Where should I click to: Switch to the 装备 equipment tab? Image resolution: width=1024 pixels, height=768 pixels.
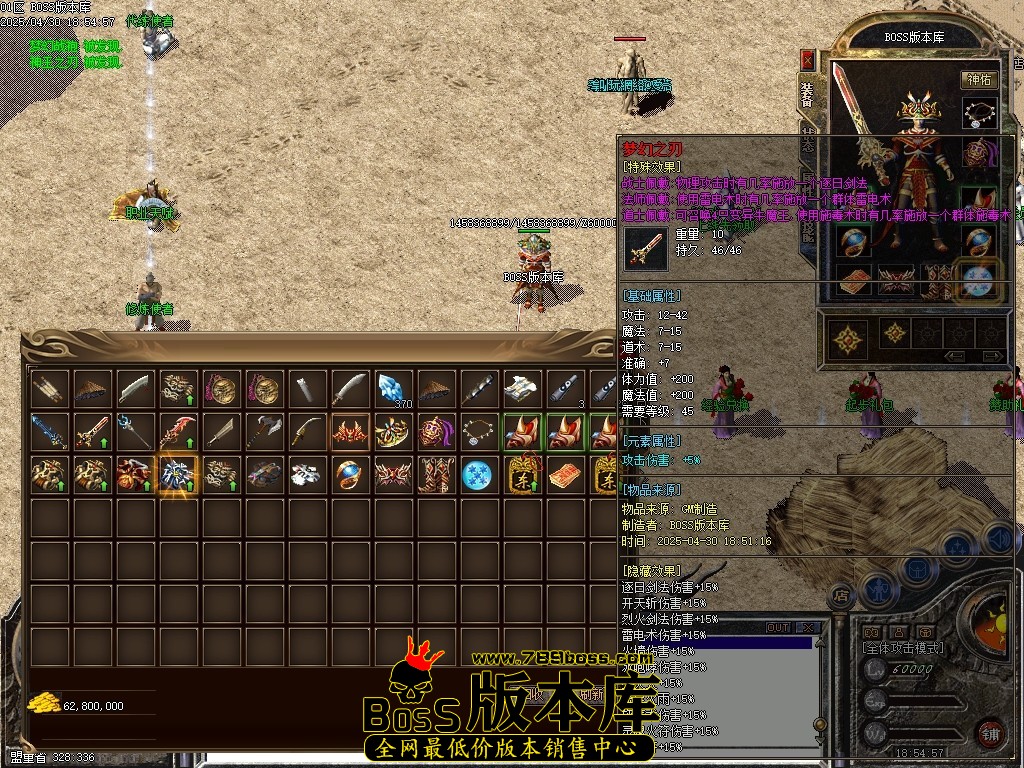point(808,96)
